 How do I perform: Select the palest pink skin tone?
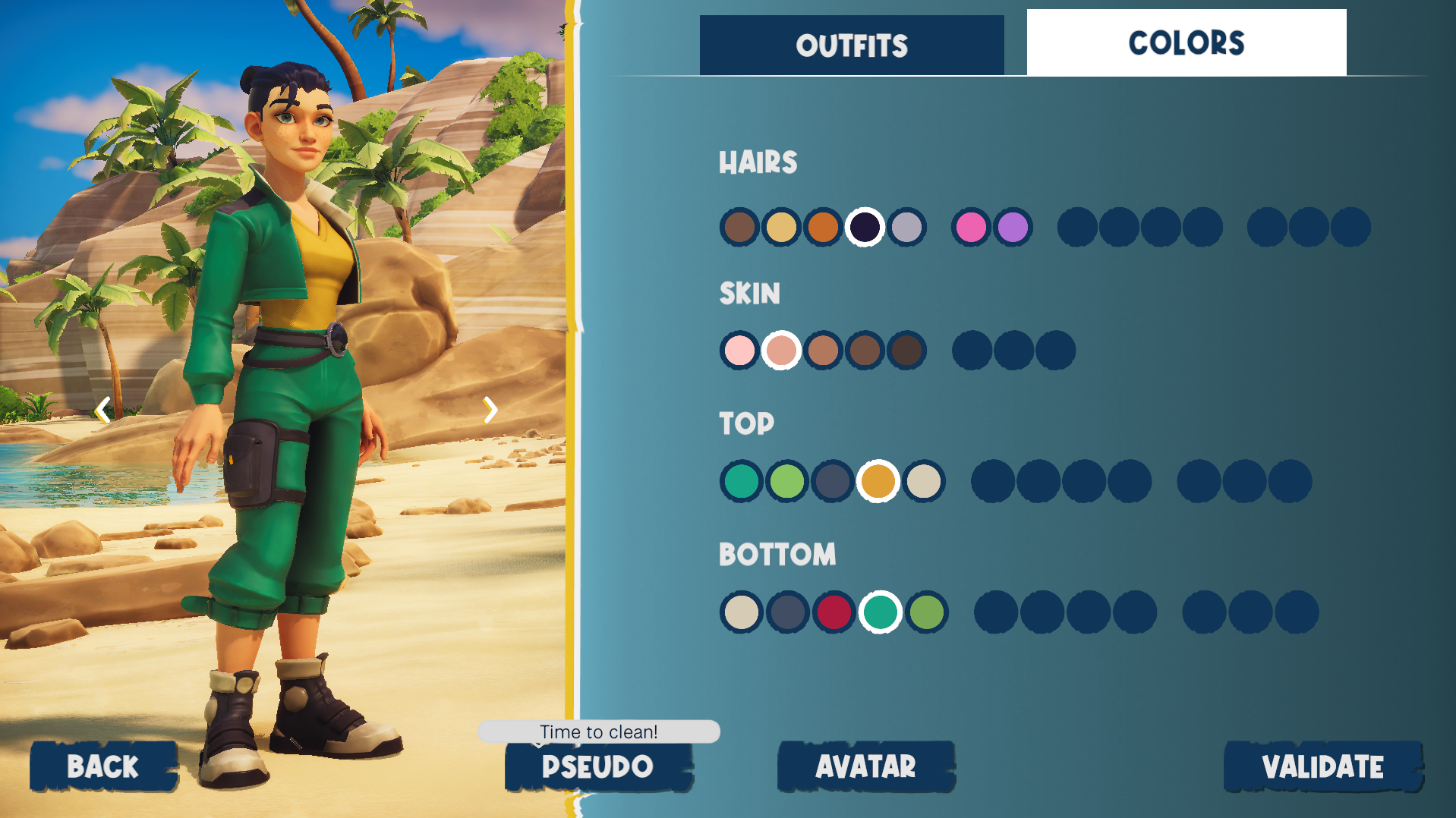(739, 351)
